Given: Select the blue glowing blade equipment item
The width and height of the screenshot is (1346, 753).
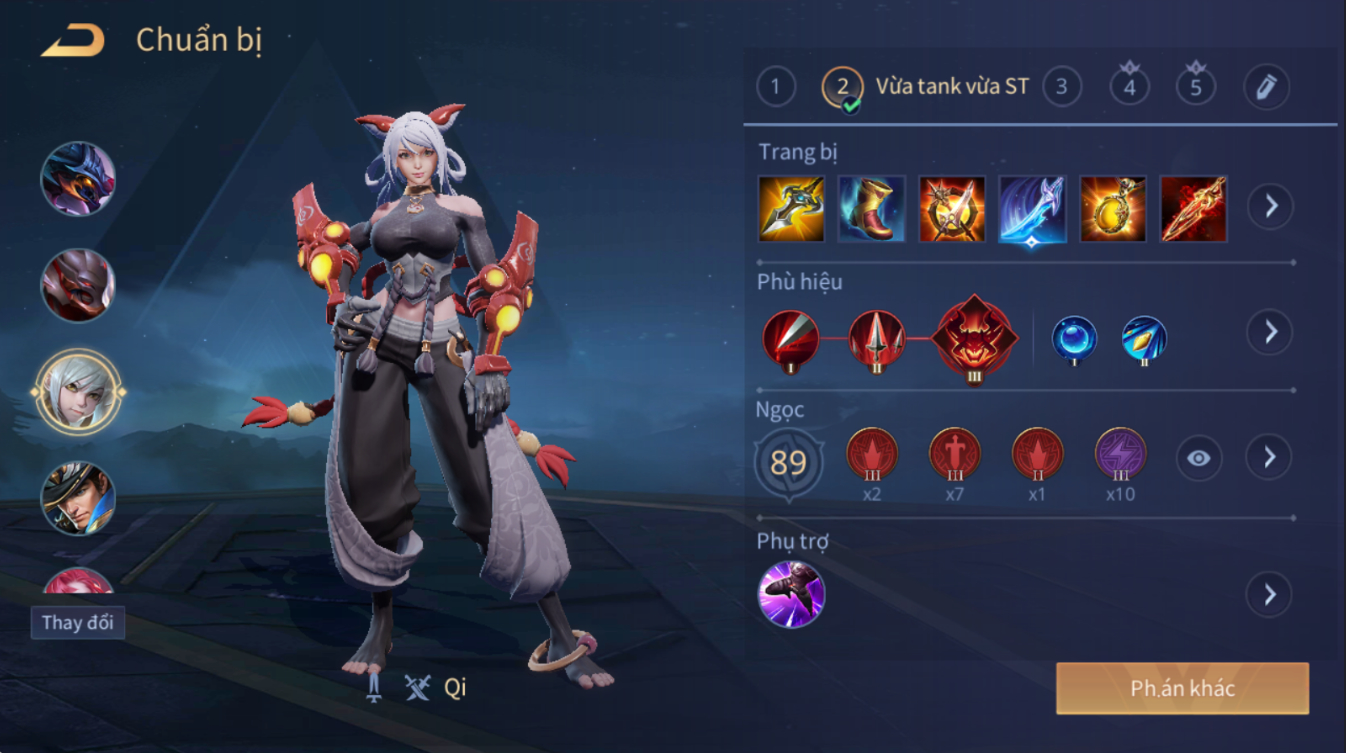Looking at the screenshot, I should (x=1032, y=209).
